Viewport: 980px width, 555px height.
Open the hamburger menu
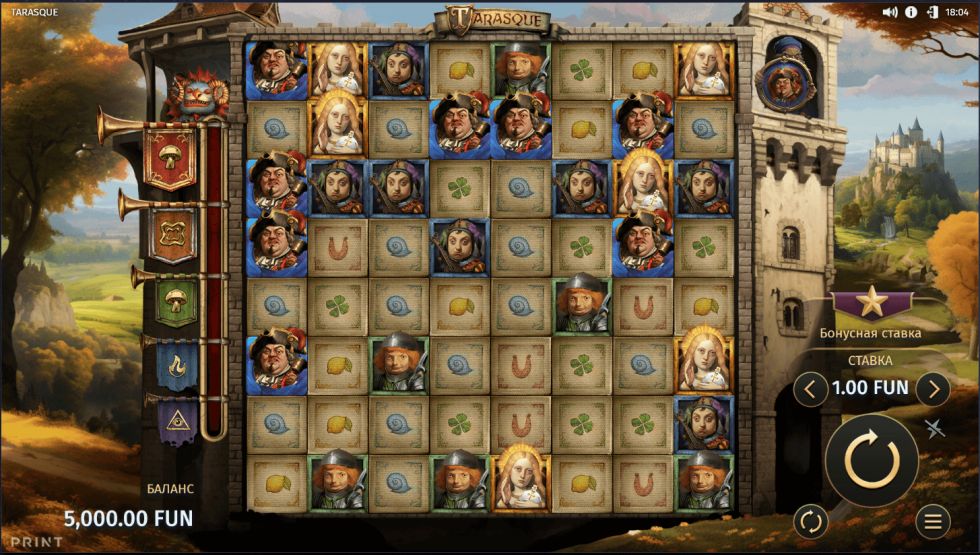[x=932, y=521]
